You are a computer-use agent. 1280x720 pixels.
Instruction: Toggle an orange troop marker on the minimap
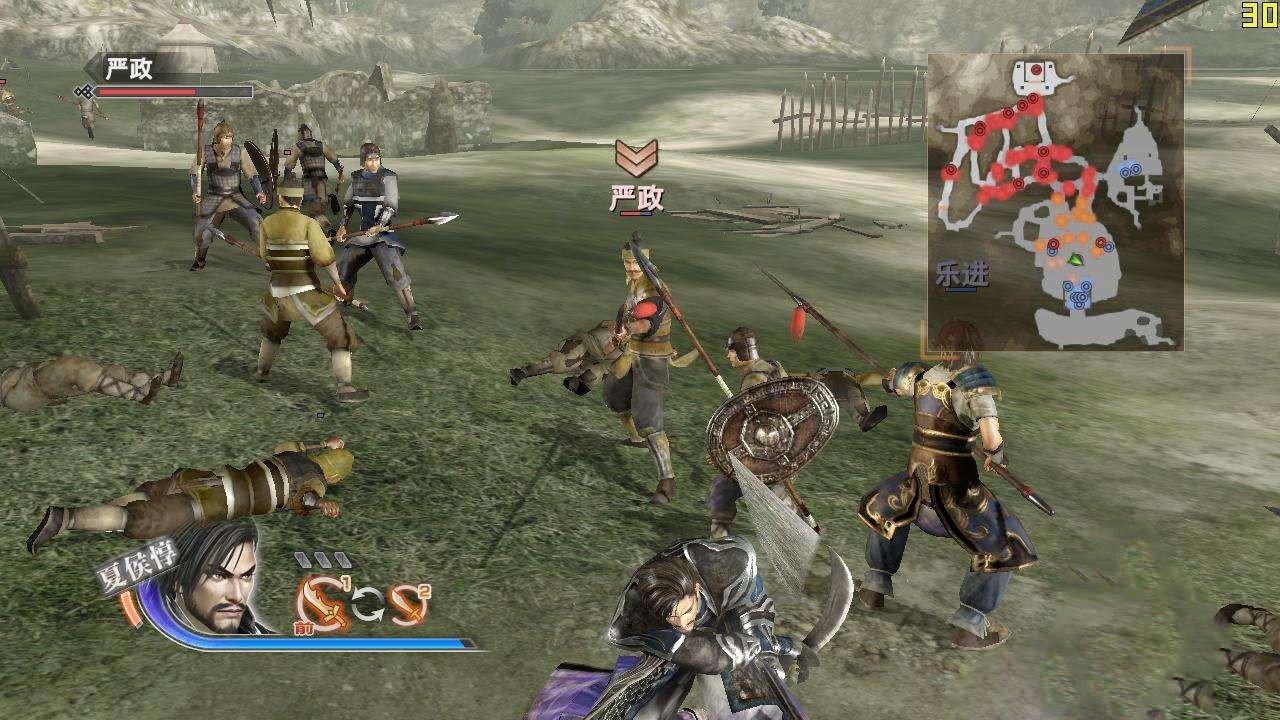click(x=1062, y=220)
